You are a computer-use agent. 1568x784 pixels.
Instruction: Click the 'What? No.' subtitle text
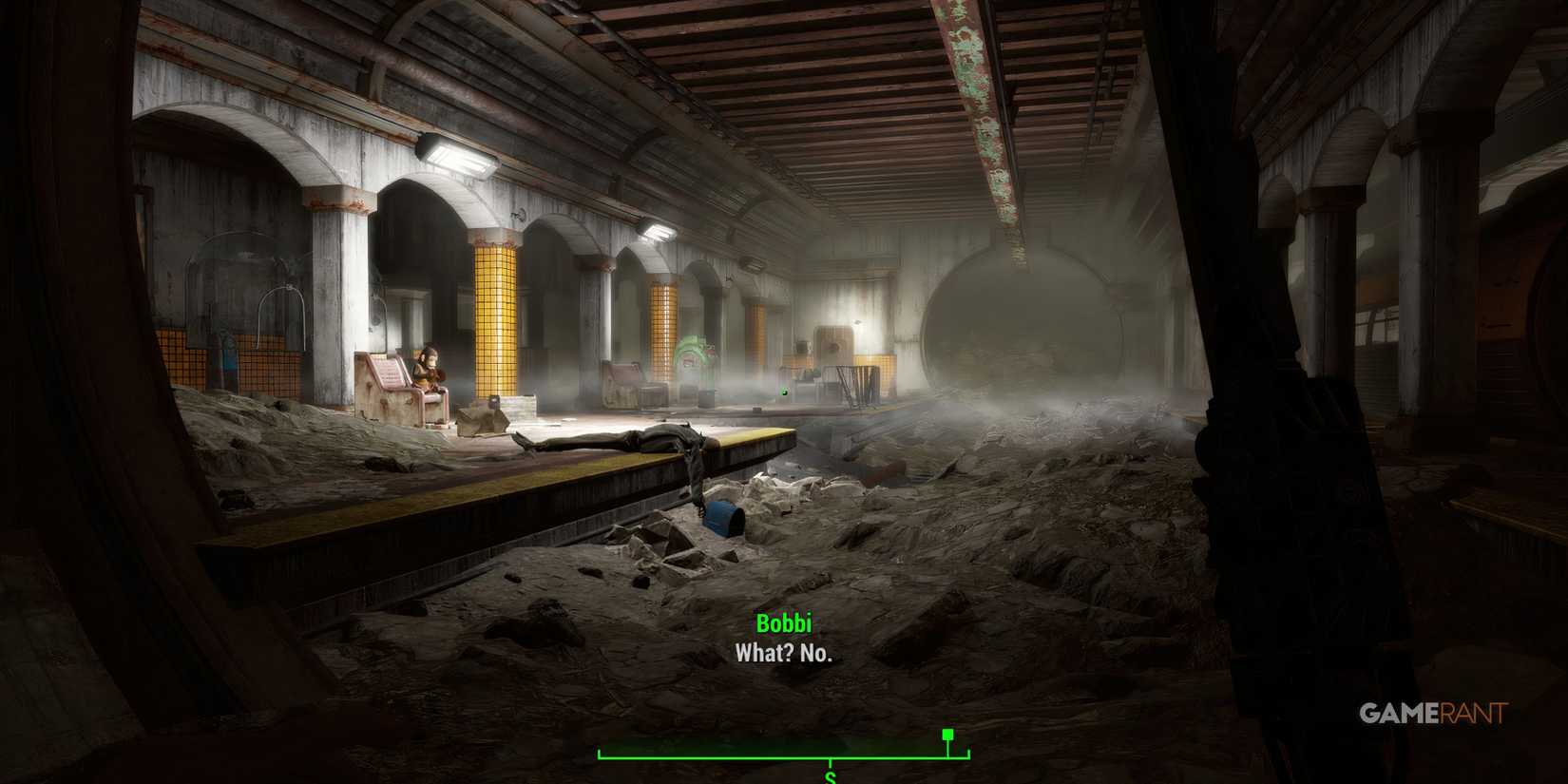[x=785, y=654]
